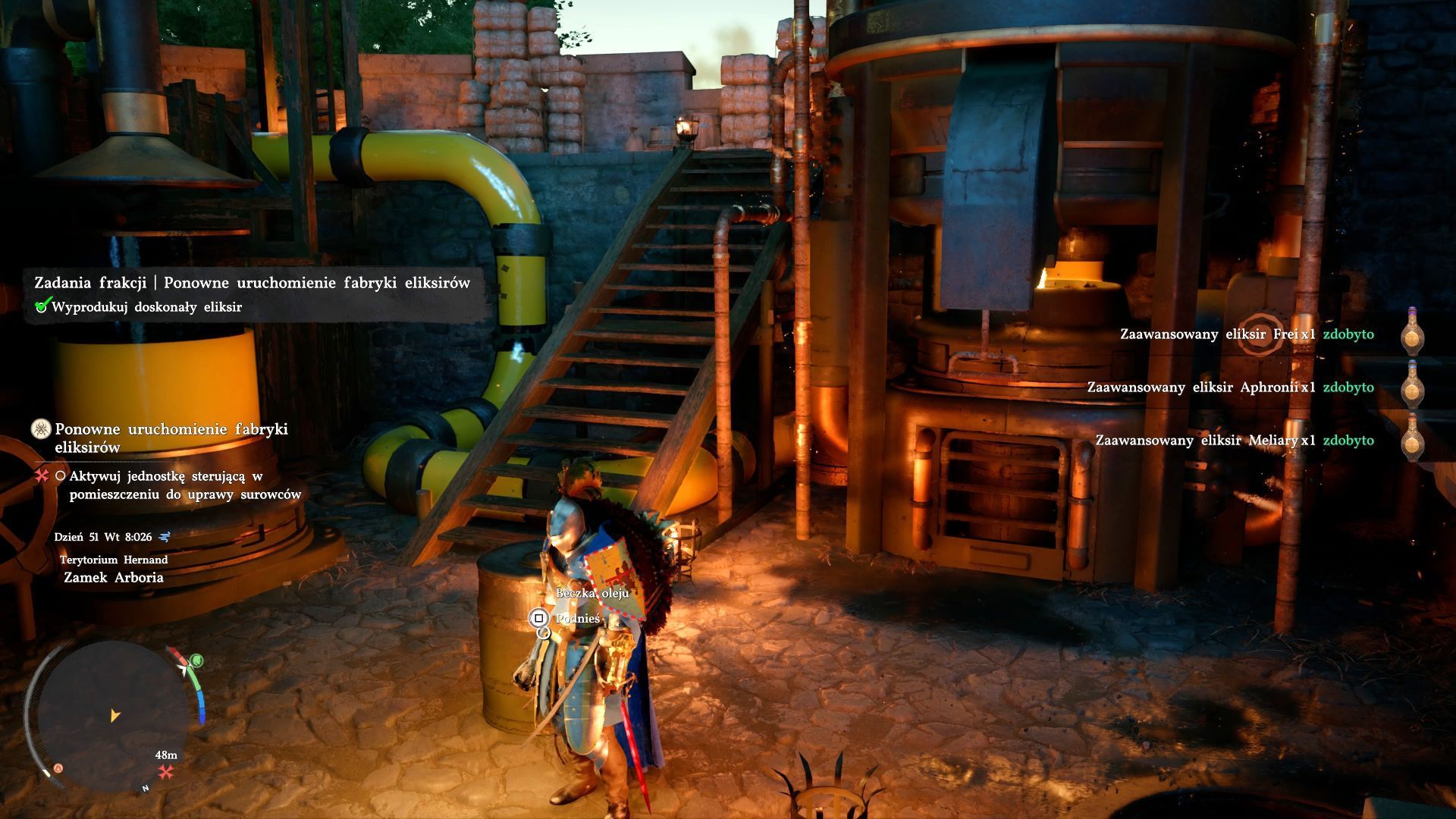
Task: Click the red quest marker below the minimap
Action: tap(166, 772)
